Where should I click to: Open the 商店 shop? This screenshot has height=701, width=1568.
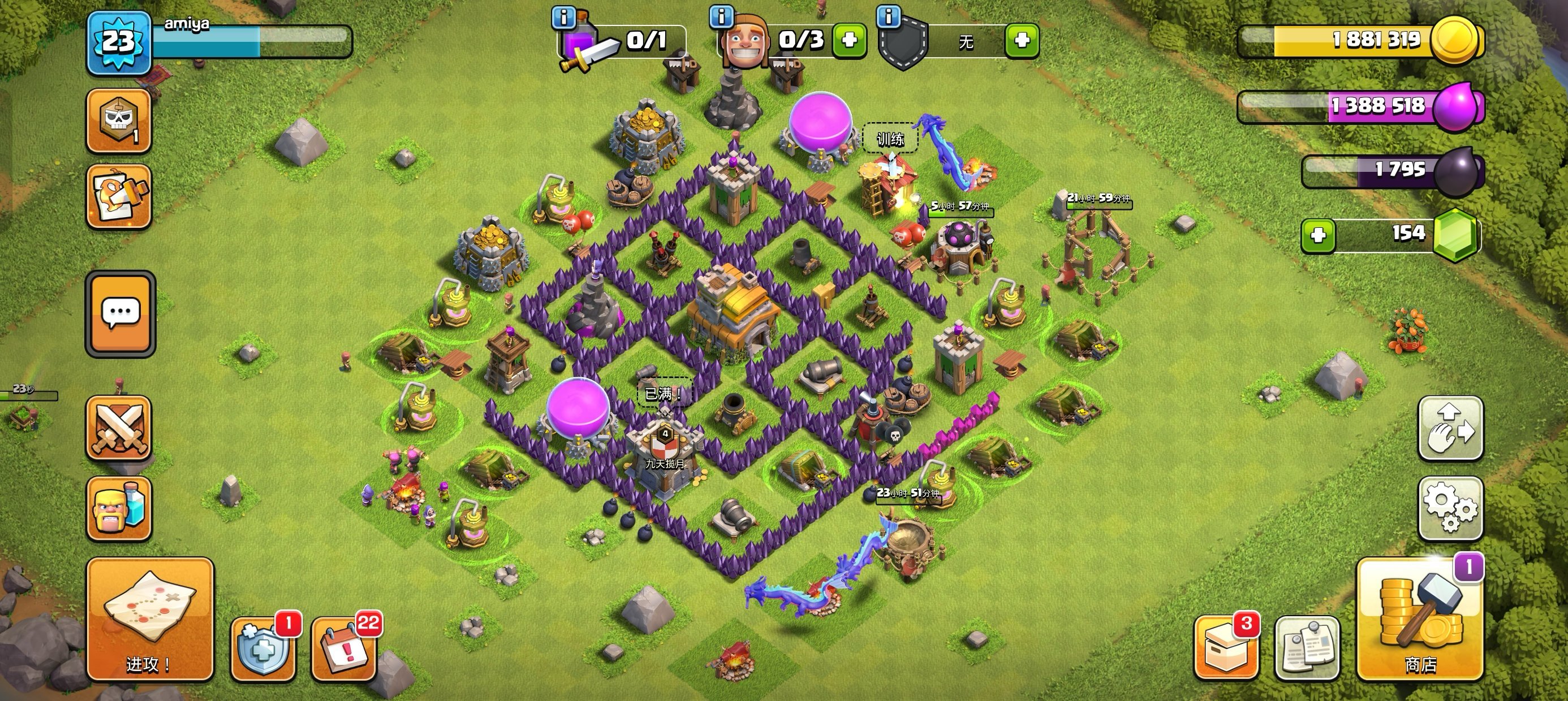tap(1419, 618)
